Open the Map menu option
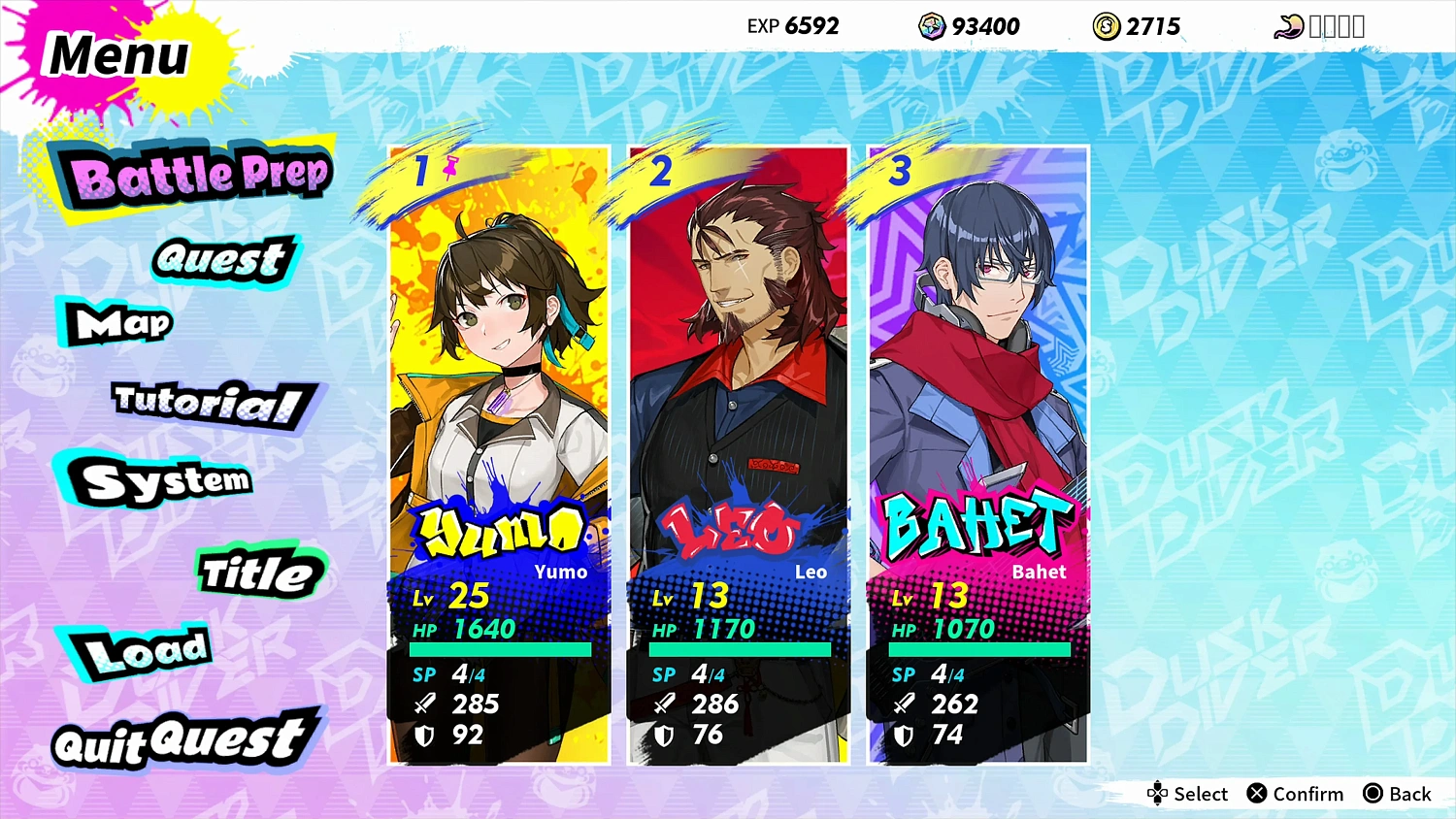Screen dimensions: 1456x819 tap(123, 323)
